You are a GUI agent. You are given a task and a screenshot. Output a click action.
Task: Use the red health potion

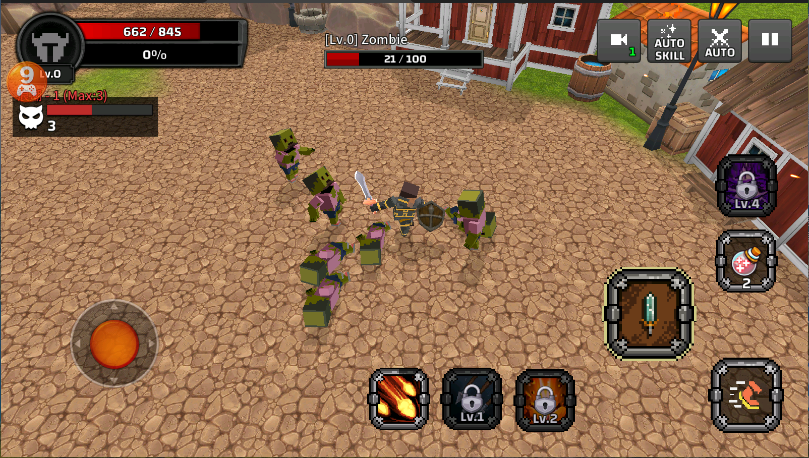pos(746,262)
